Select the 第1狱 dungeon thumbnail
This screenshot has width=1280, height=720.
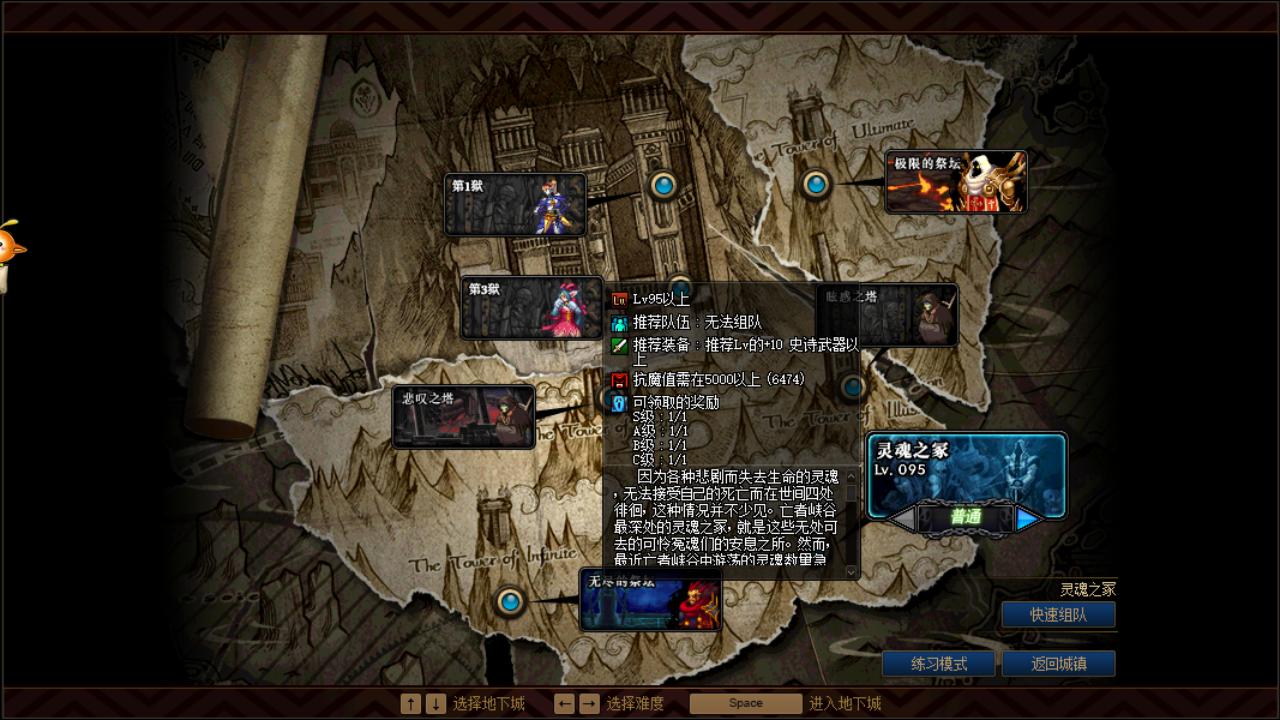515,203
